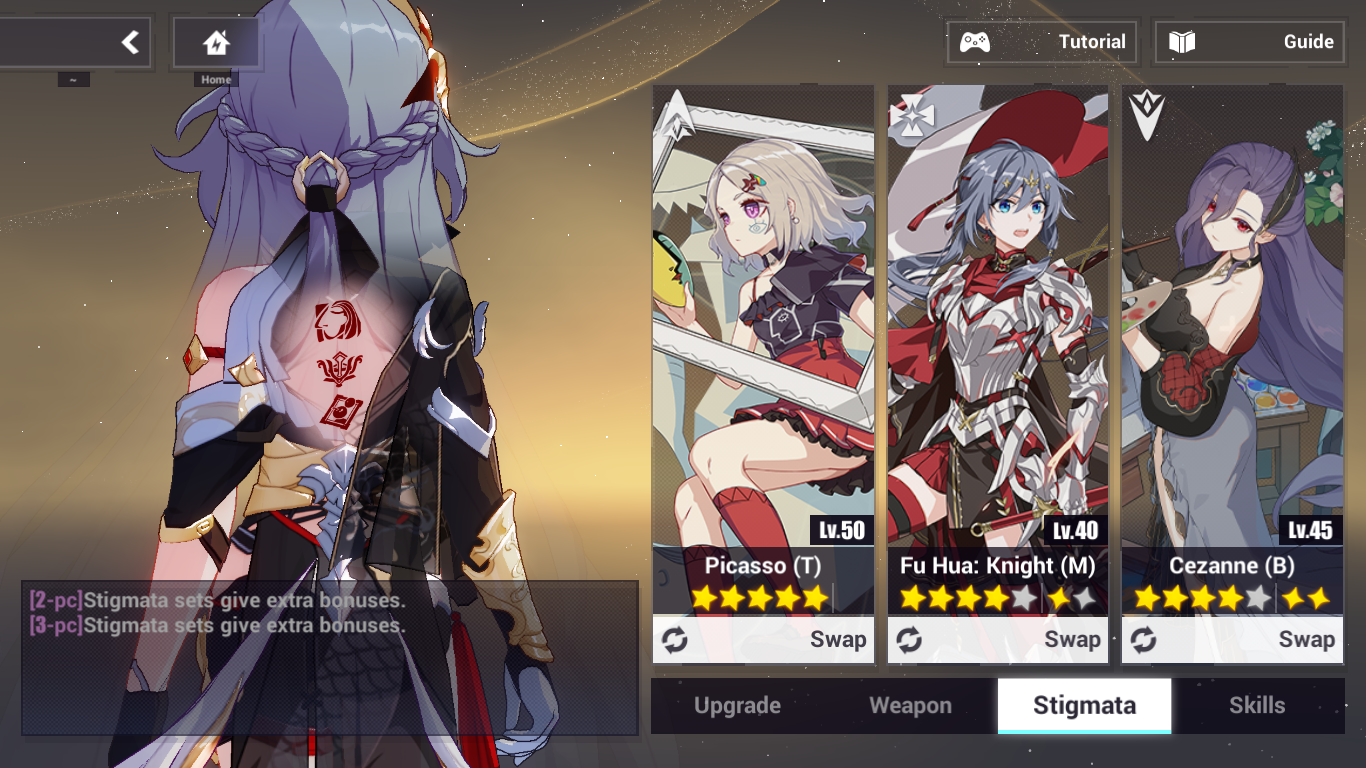Open the Tutorial with the gamepad icon

(x=1042, y=42)
